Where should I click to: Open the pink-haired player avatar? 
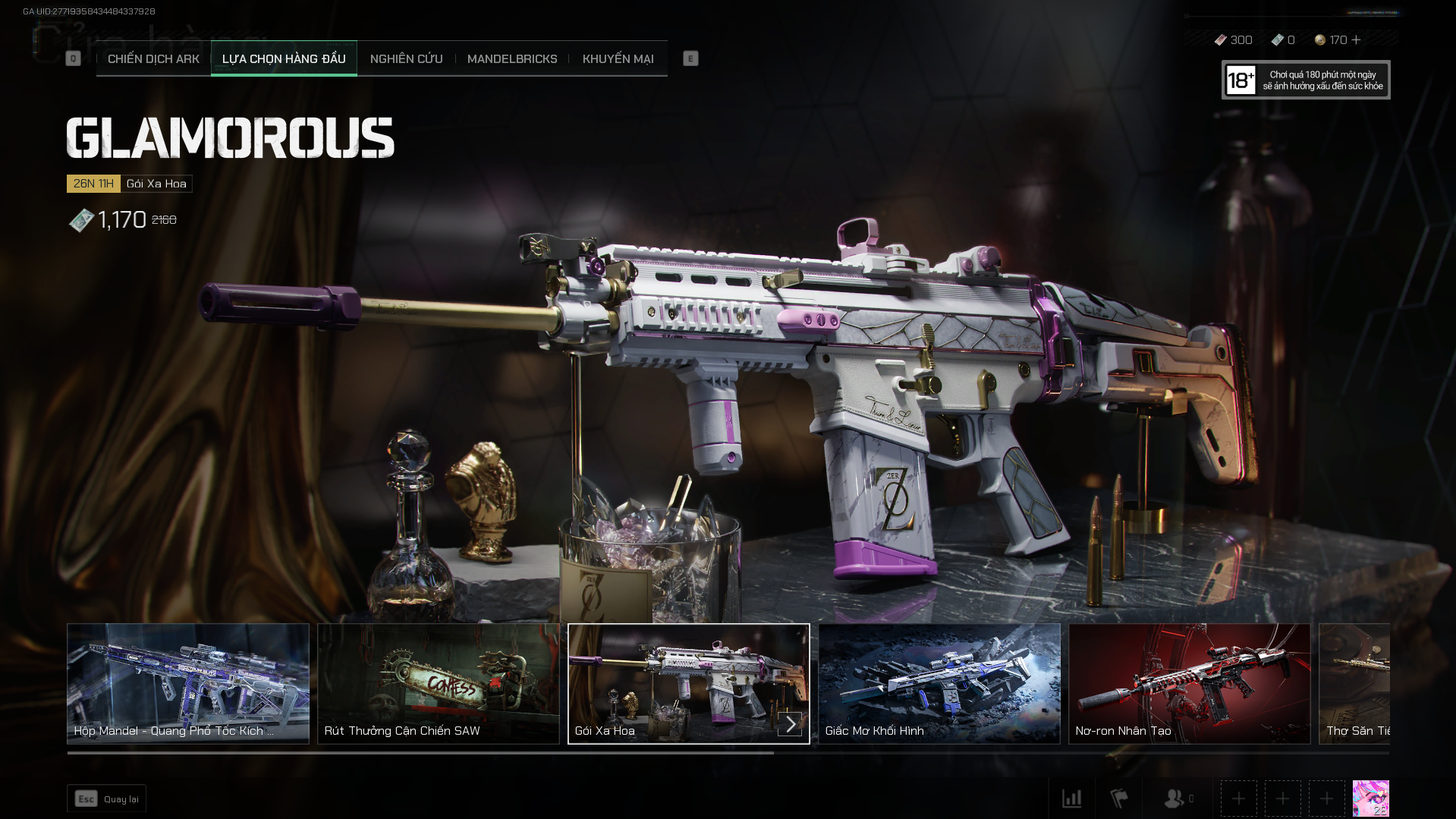click(x=1370, y=799)
